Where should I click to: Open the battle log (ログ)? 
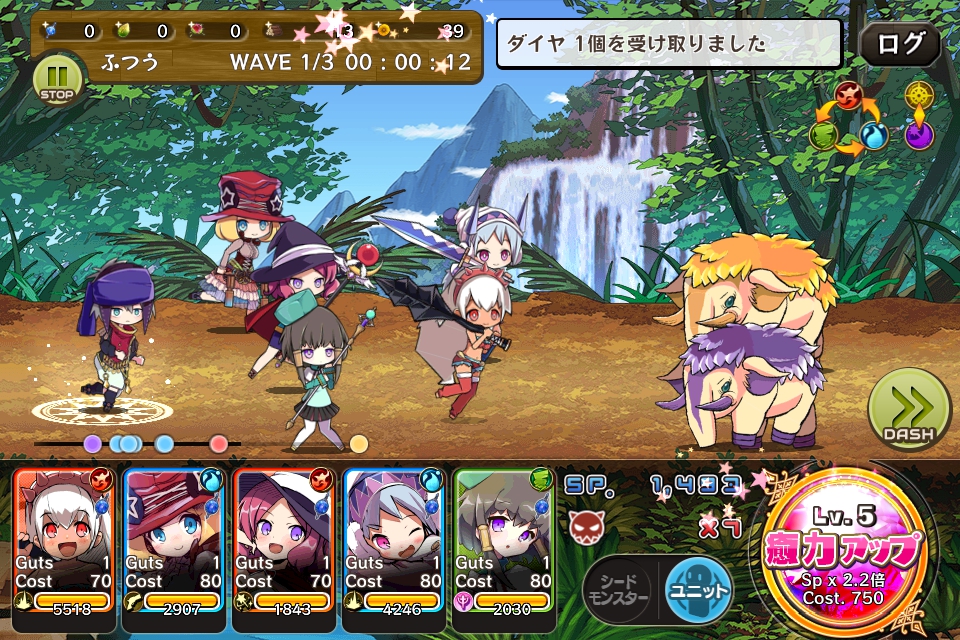(x=899, y=45)
